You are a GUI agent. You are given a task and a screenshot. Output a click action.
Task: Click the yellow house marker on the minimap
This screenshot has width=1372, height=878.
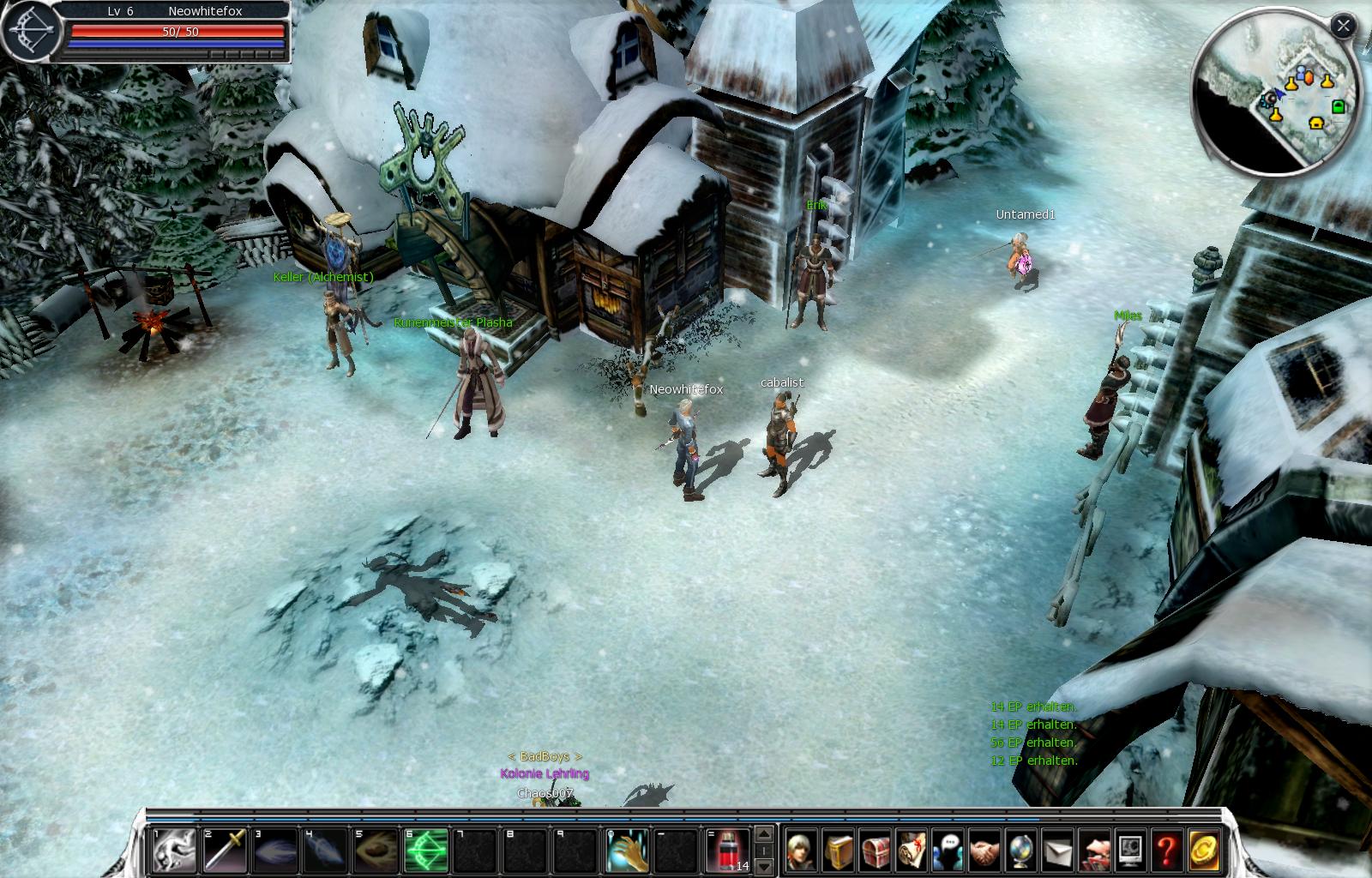1316,123
